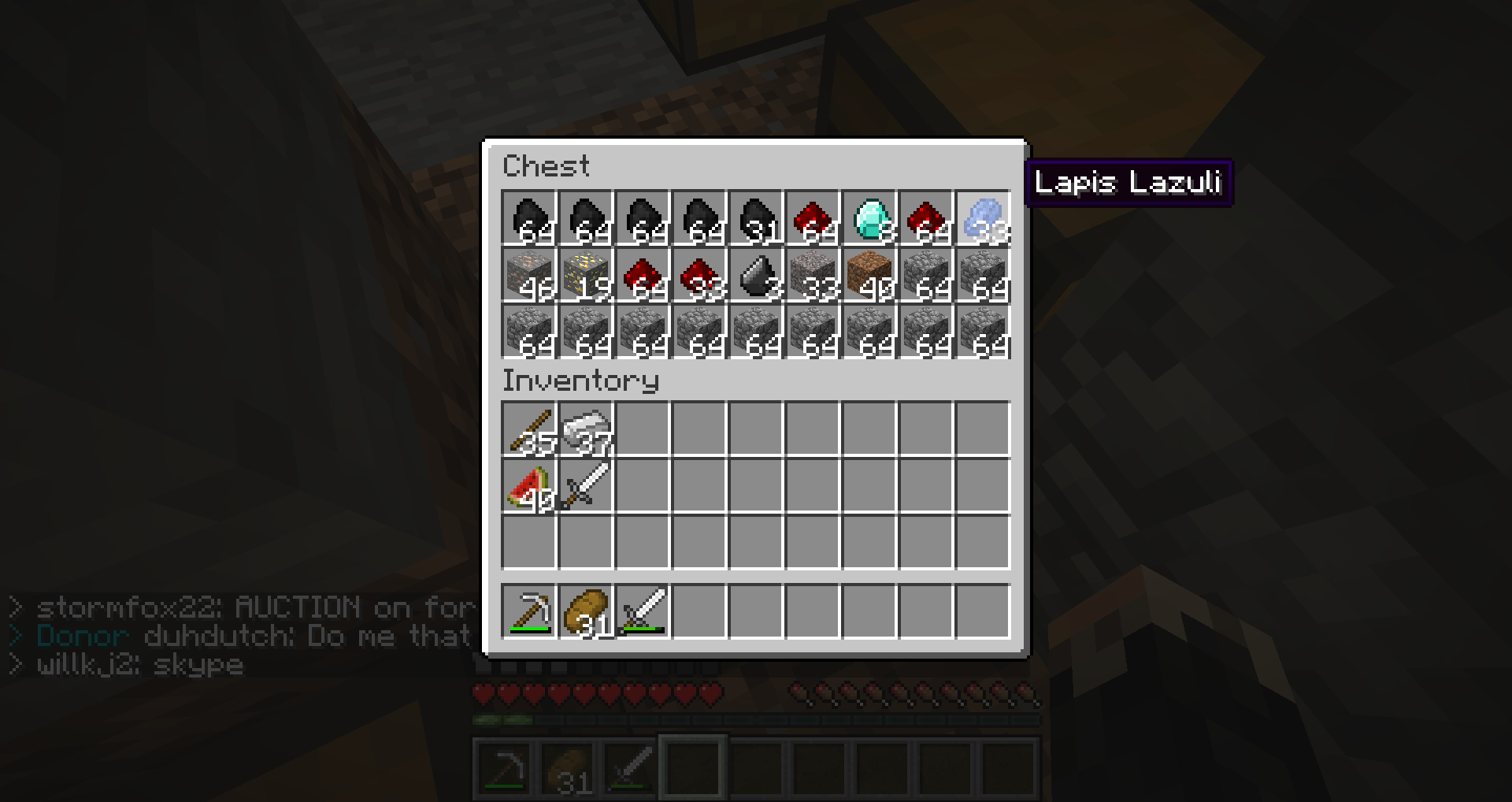Pick up the melon slices
The height and width of the screenshot is (802, 1512).
(529, 486)
